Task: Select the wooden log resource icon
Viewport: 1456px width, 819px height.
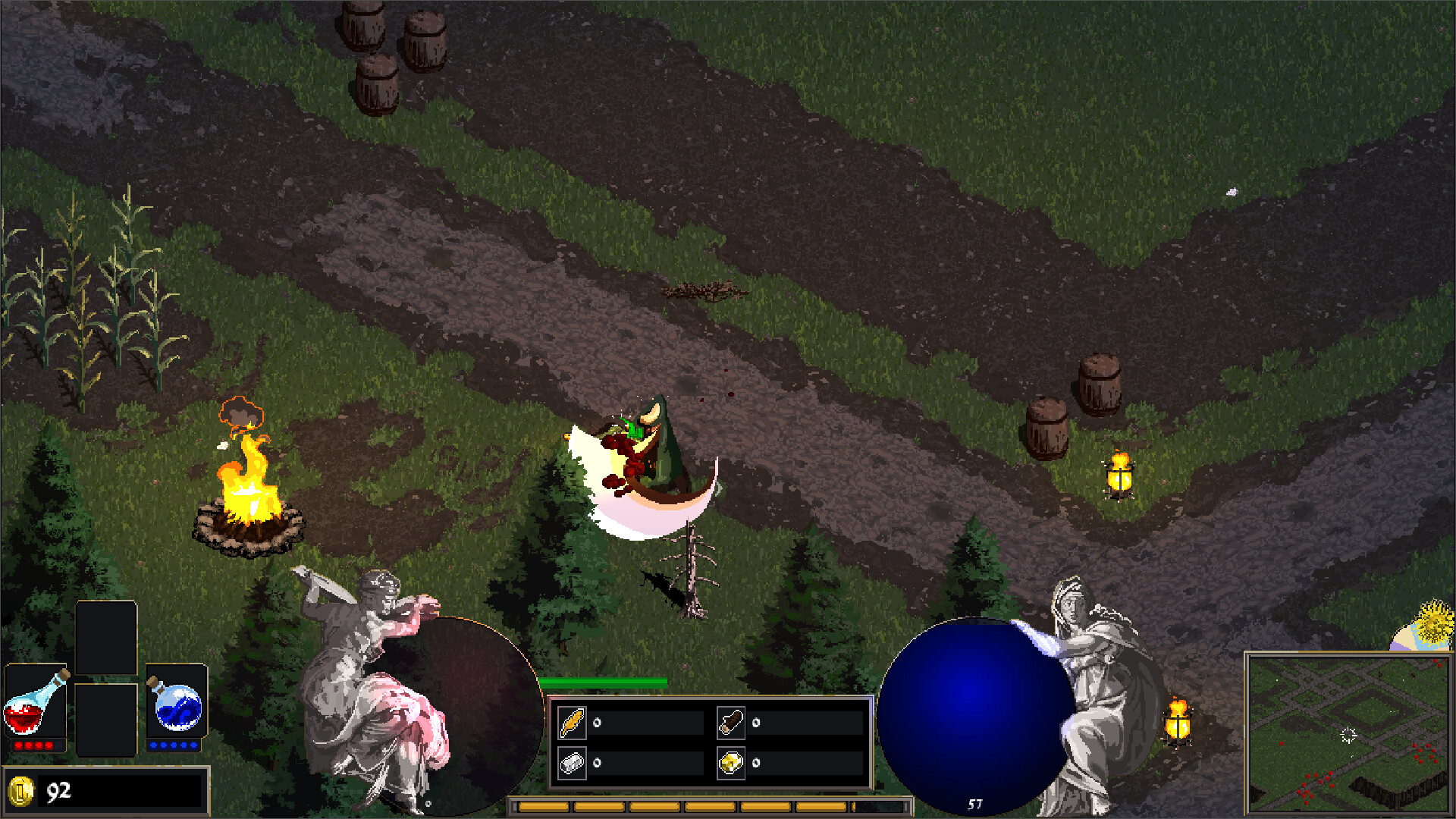Action: tap(731, 723)
